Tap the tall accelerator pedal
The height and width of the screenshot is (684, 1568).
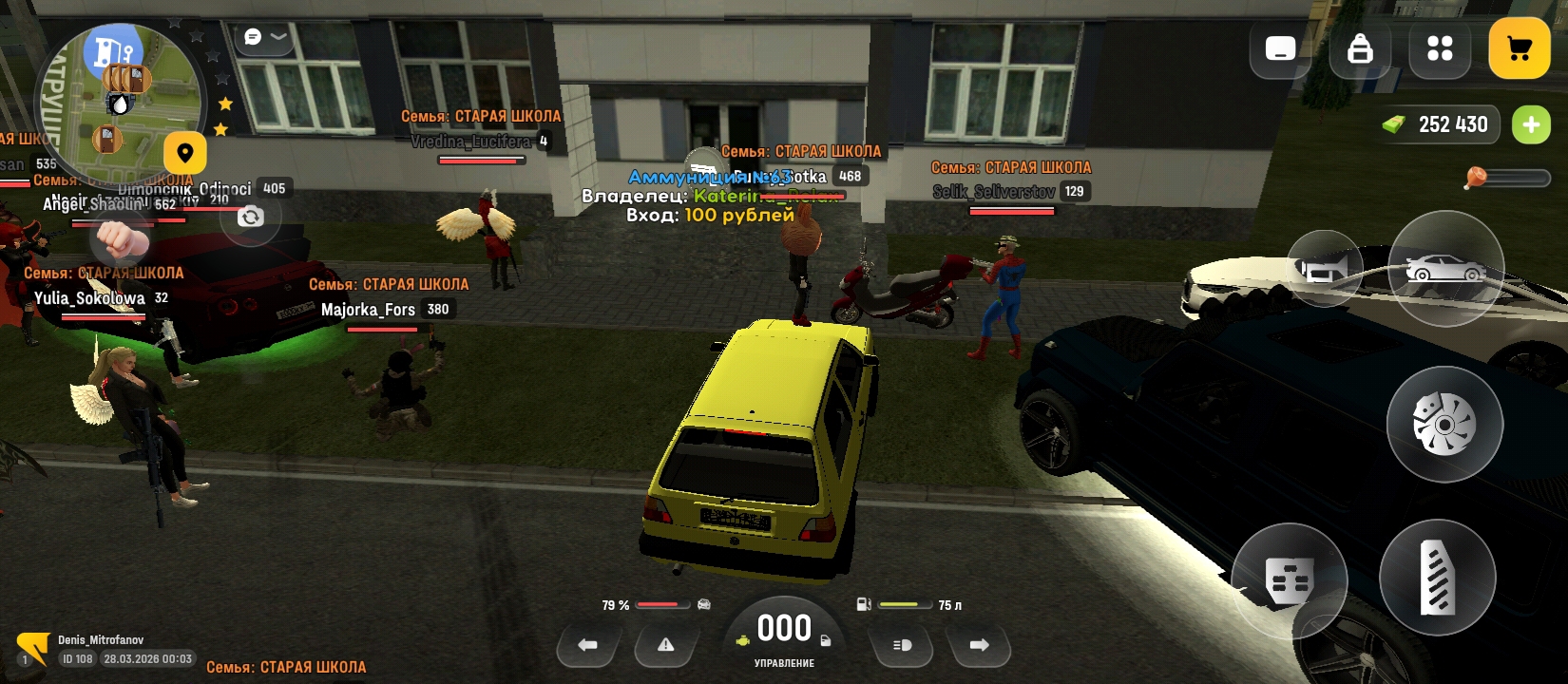pos(1437,577)
